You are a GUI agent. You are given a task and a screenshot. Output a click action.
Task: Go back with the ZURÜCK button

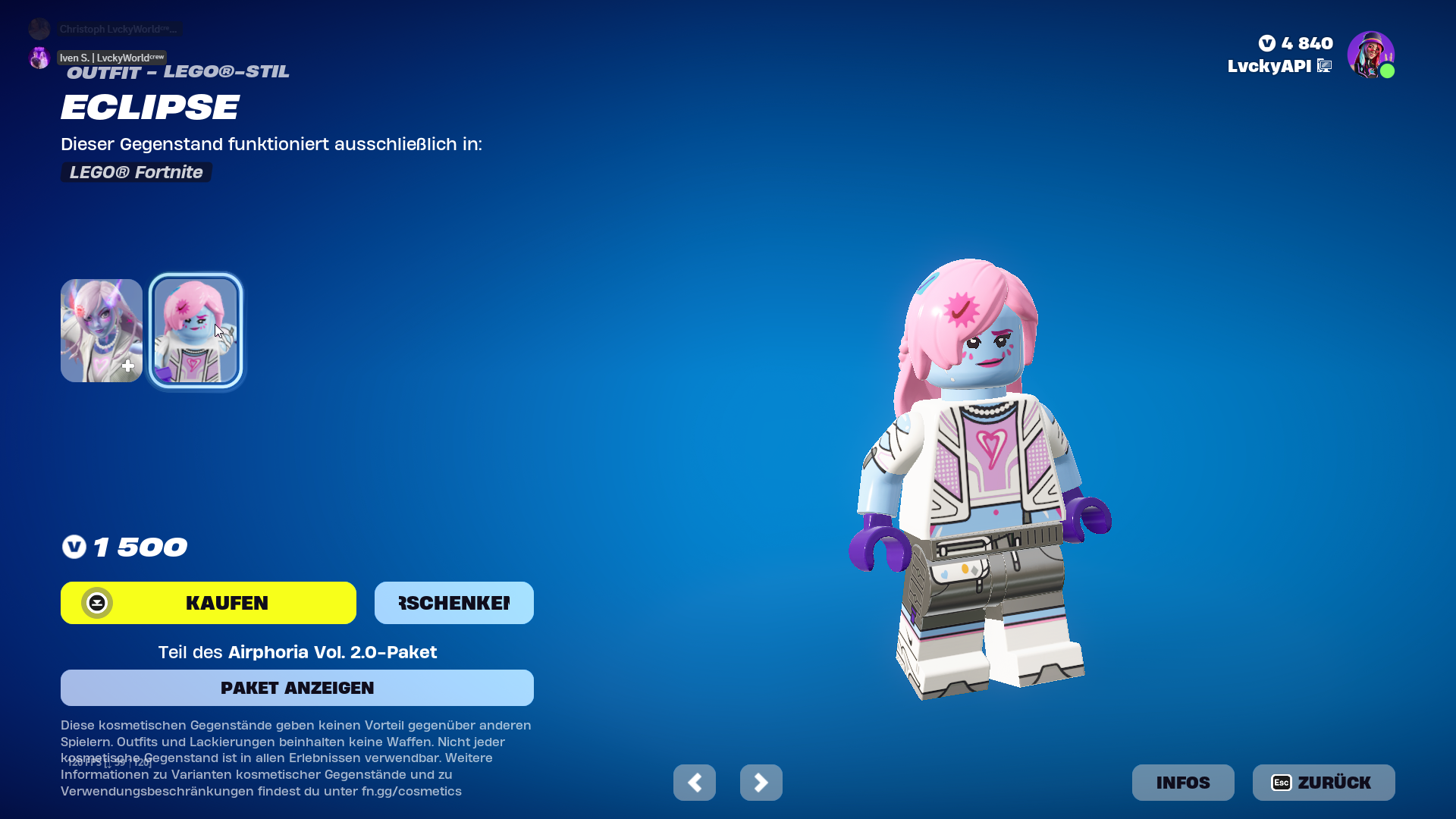[x=1323, y=783]
